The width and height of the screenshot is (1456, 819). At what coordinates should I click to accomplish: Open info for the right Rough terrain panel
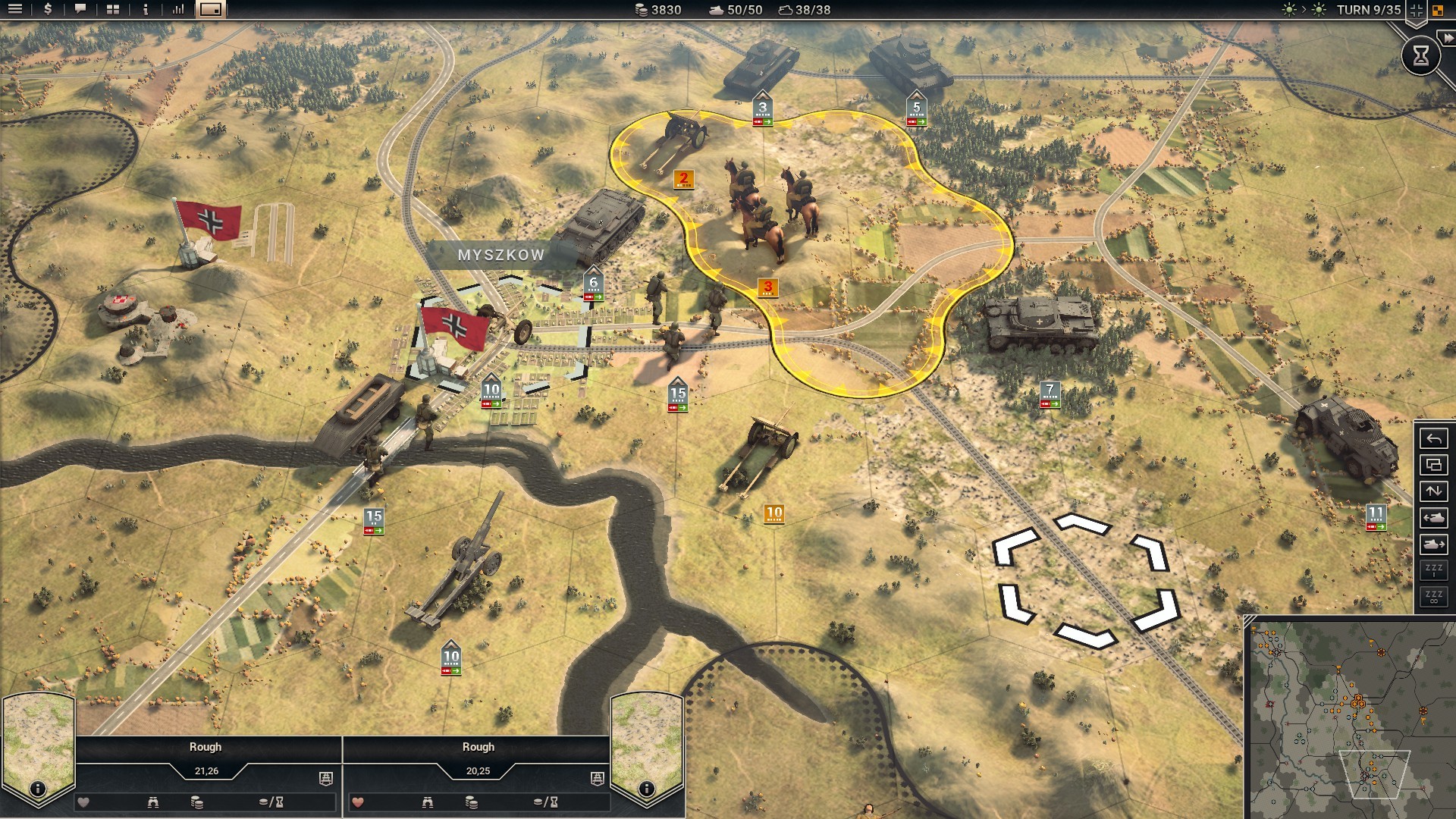tap(646, 789)
